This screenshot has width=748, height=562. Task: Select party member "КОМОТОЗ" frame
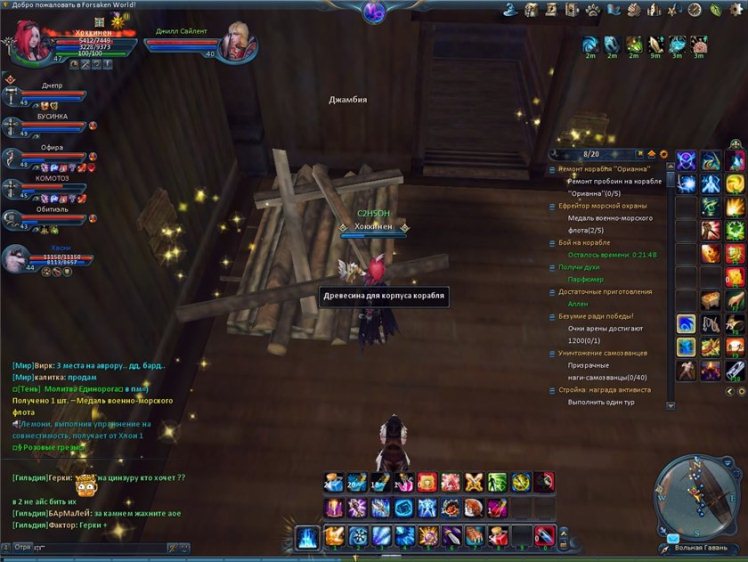52,187
